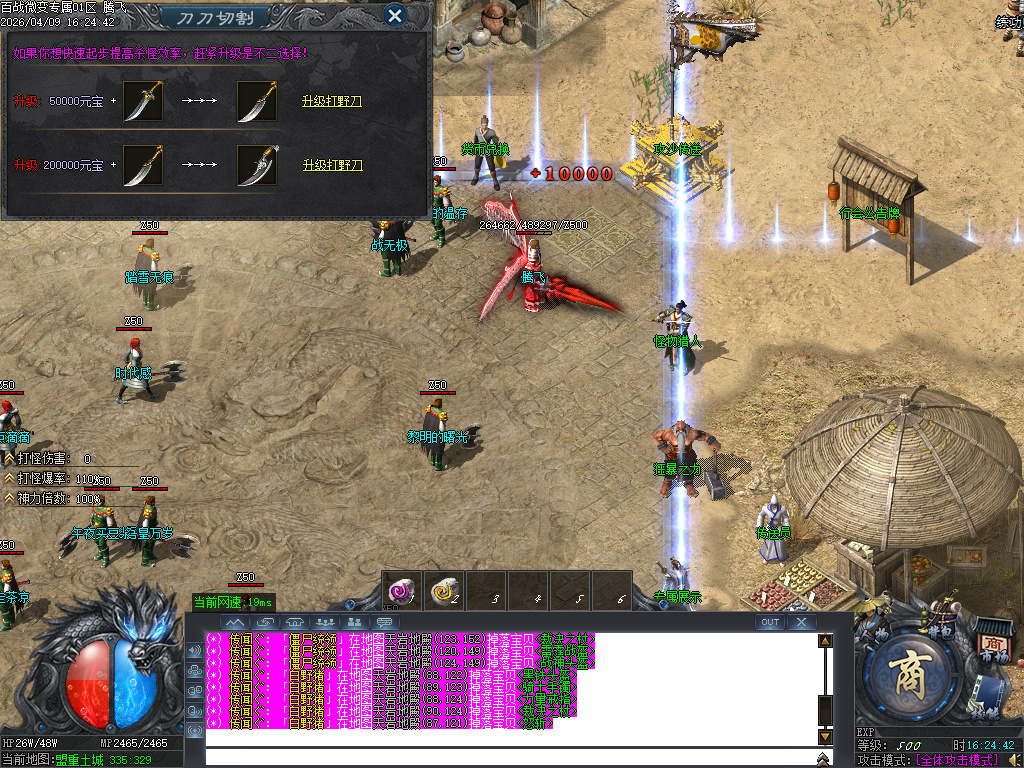Close the 刀刀切割 upgrade window

pyautogui.click(x=395, y=15)
